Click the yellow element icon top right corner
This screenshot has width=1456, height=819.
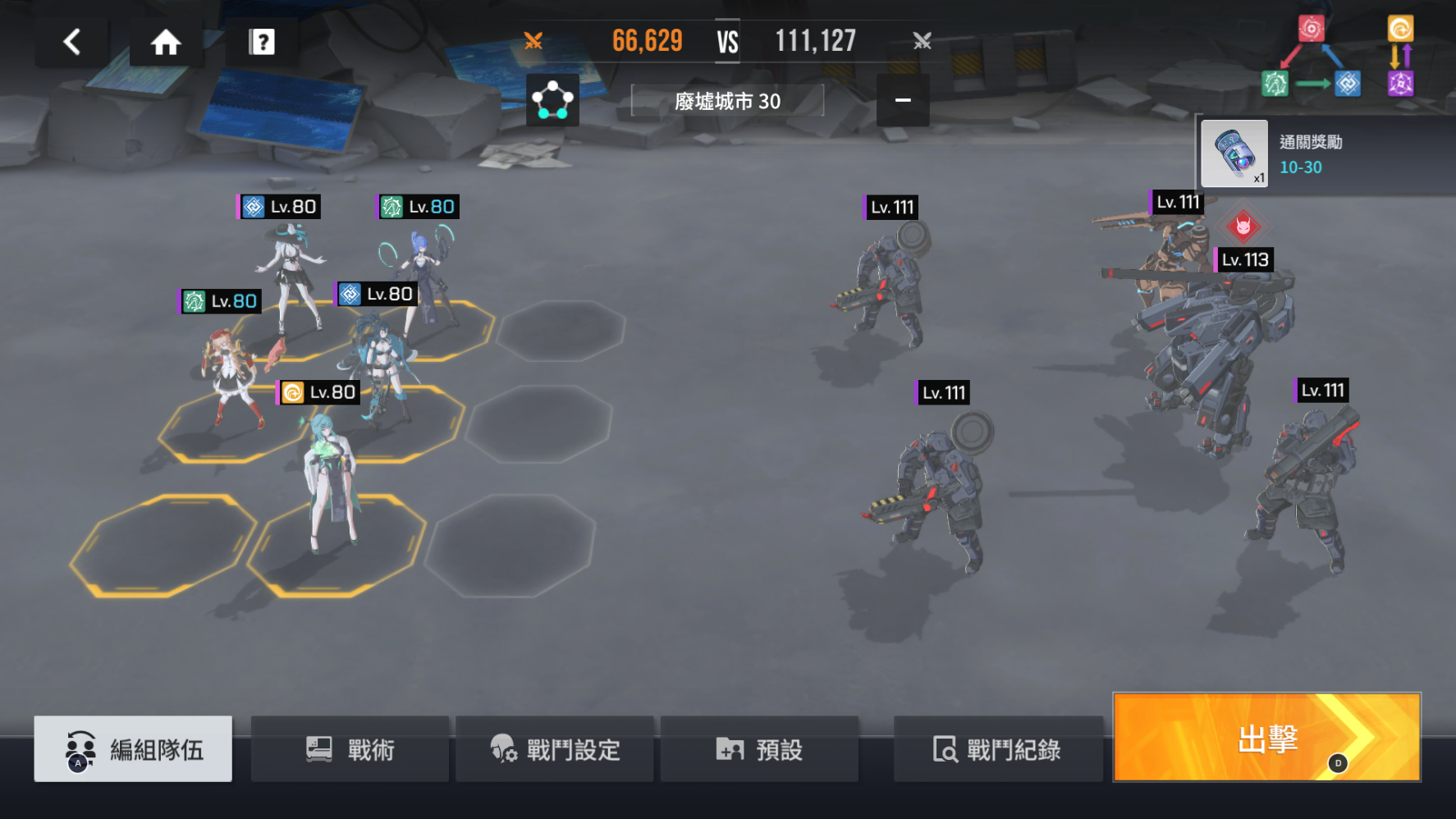point(1403,30)
